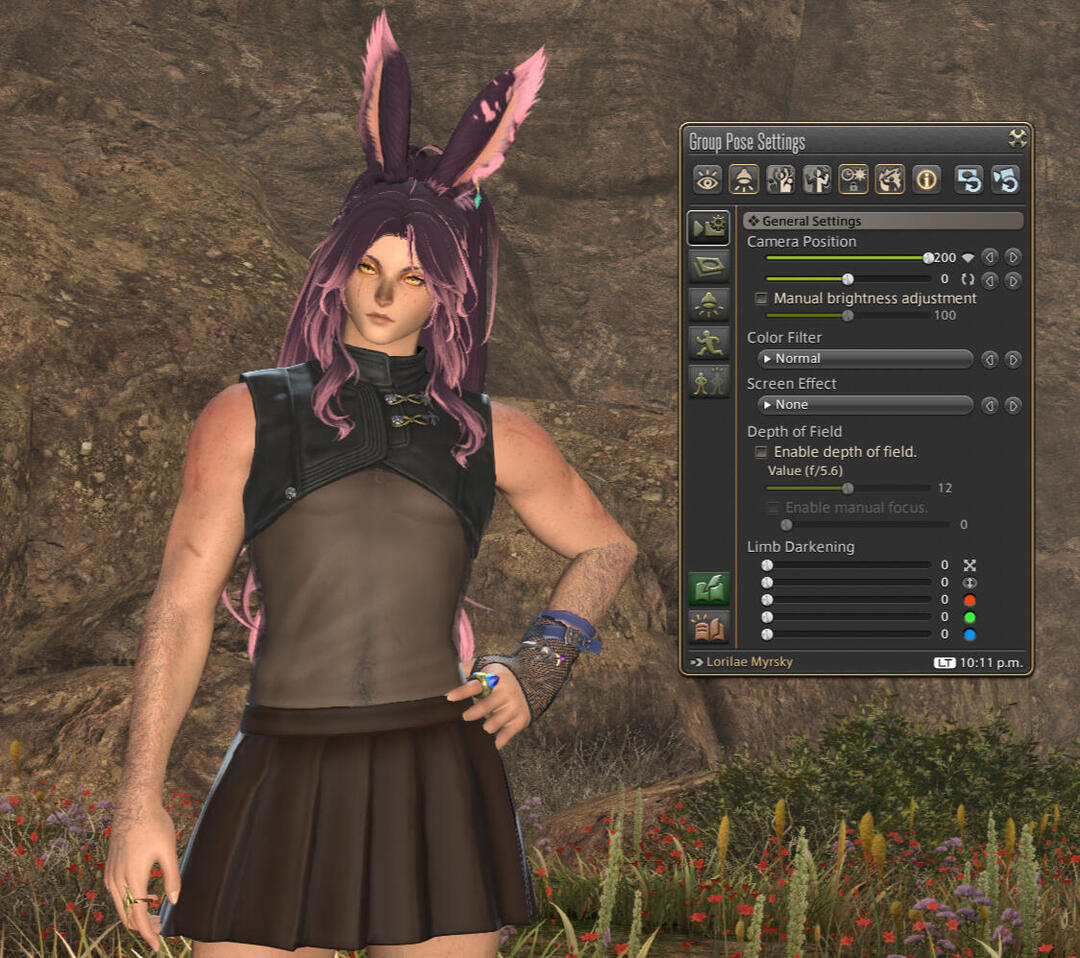Toggle the clock and sun lock icon
Image resolution: width=1080 pixels, height=958 pixels.
(x=853, y=179)
